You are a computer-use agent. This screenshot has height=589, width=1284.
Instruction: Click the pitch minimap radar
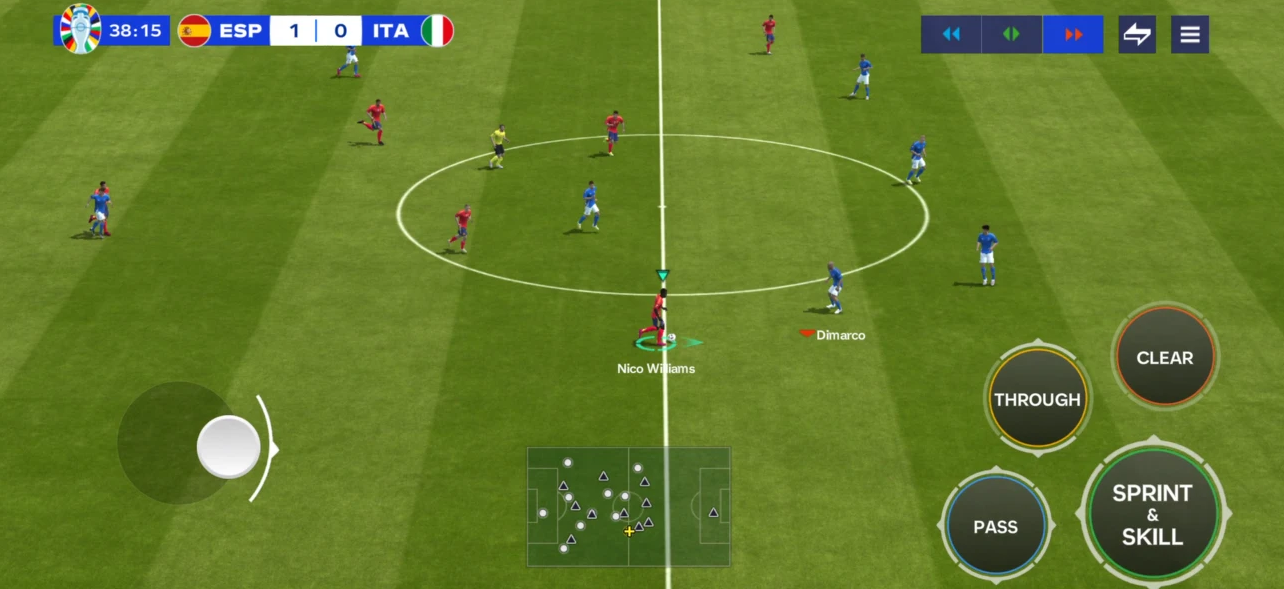pyautogui.click(x=629, y=506)
